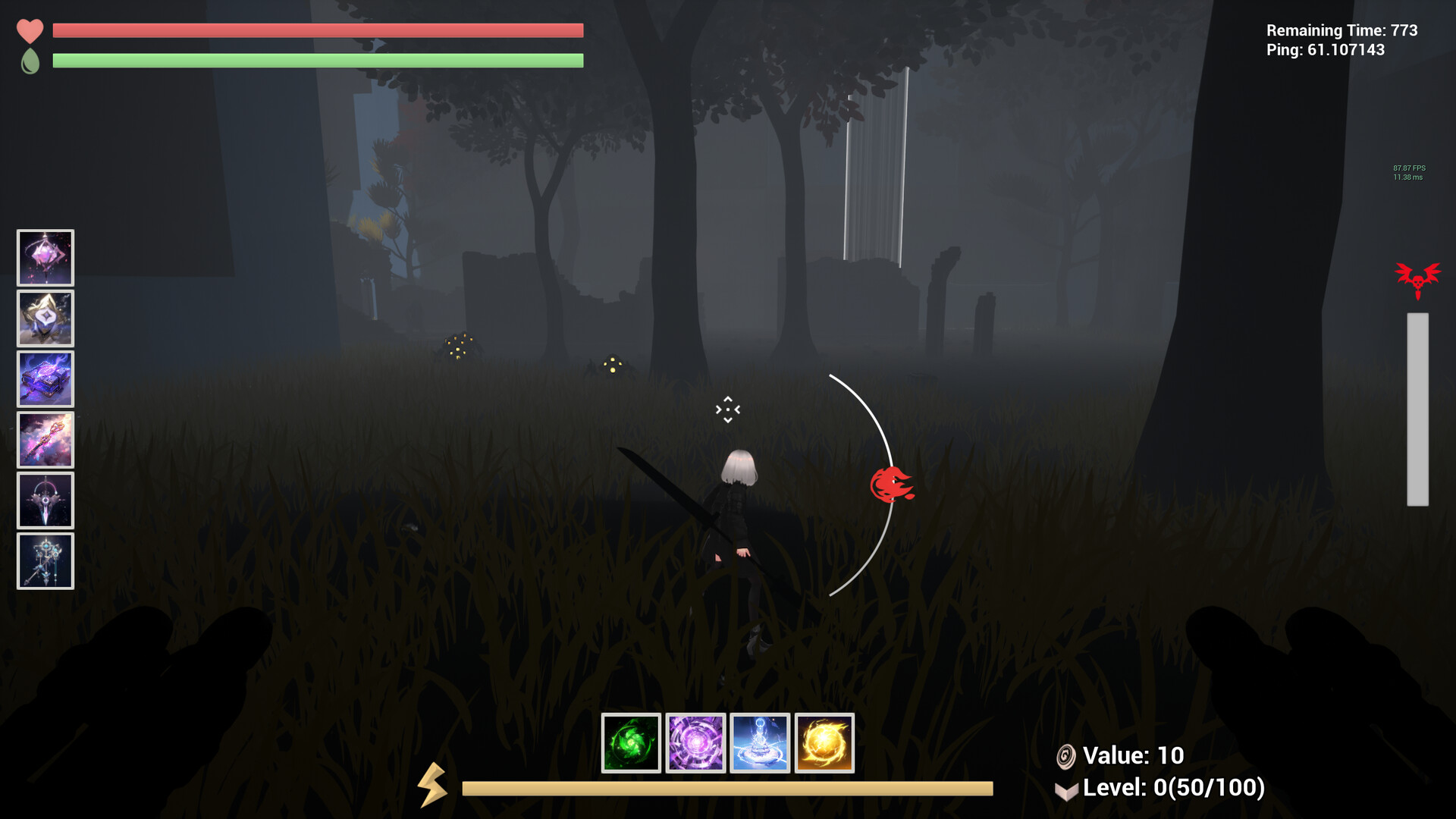
Task: Click the red flame stamina indicator
Action: (x=893, y=485)
